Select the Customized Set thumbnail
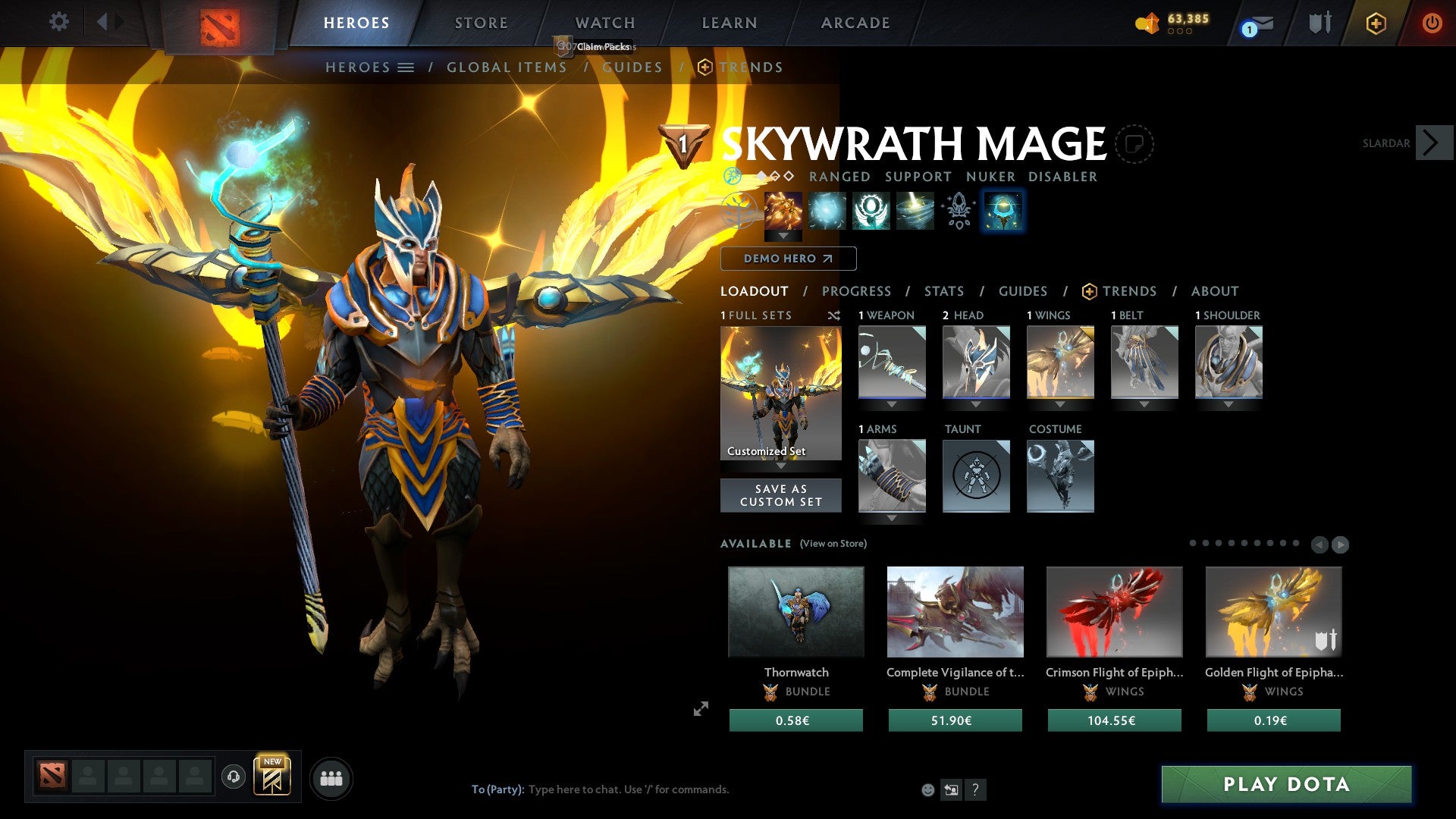The image size is (1456, 819). point(780,391)
